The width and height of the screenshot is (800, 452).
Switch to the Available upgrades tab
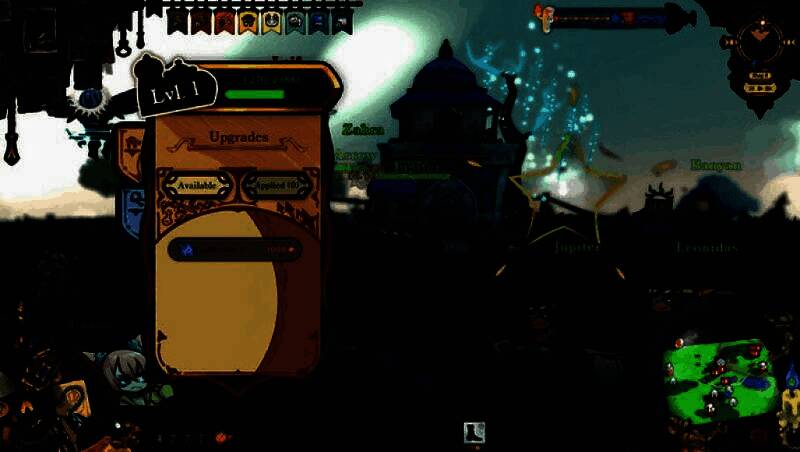(197, 185)
